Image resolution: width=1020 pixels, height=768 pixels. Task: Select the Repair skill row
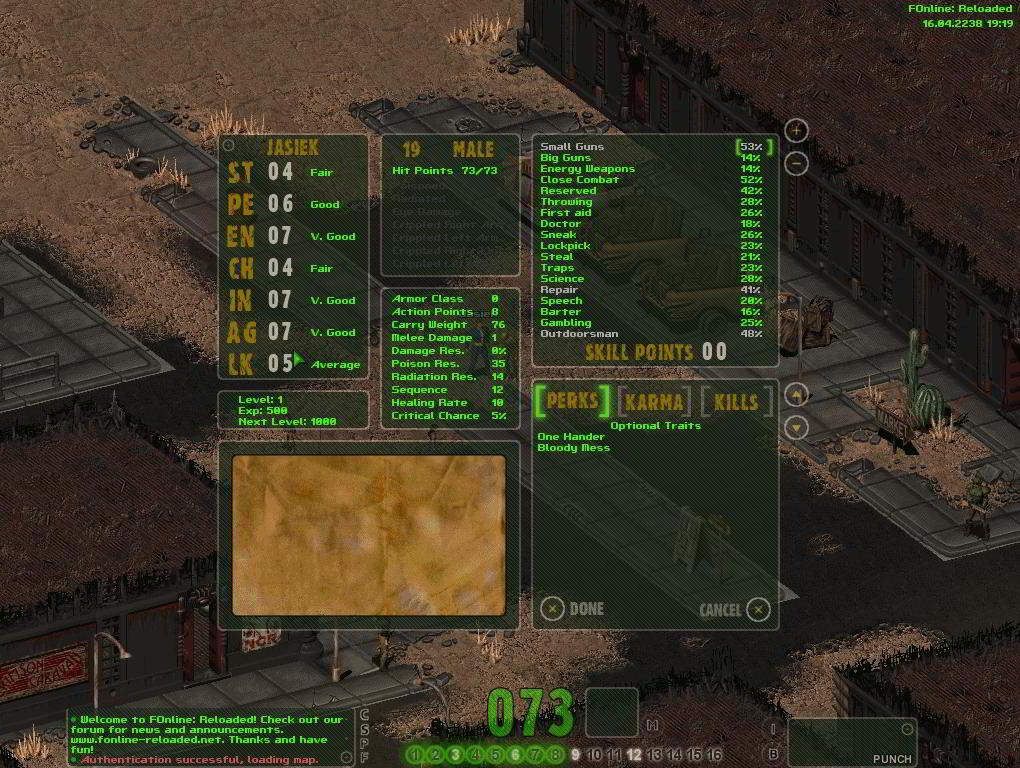(559, 290)
